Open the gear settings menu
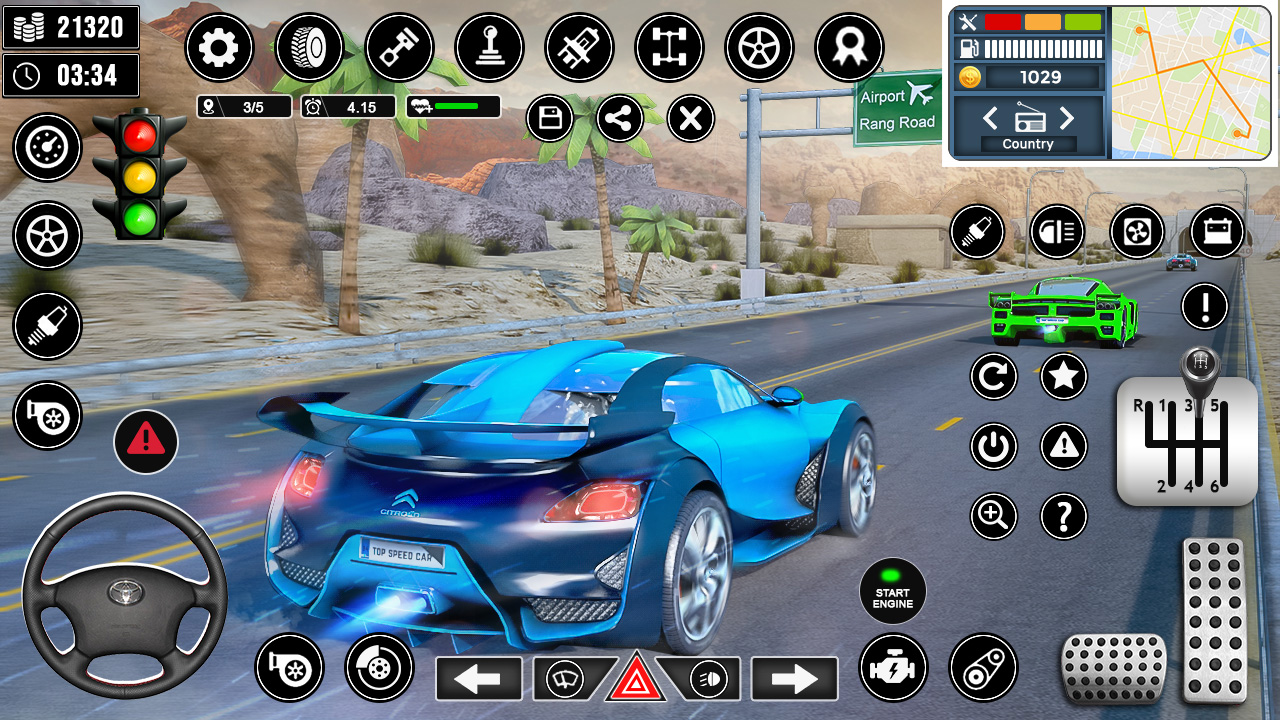 coord(219,47)
